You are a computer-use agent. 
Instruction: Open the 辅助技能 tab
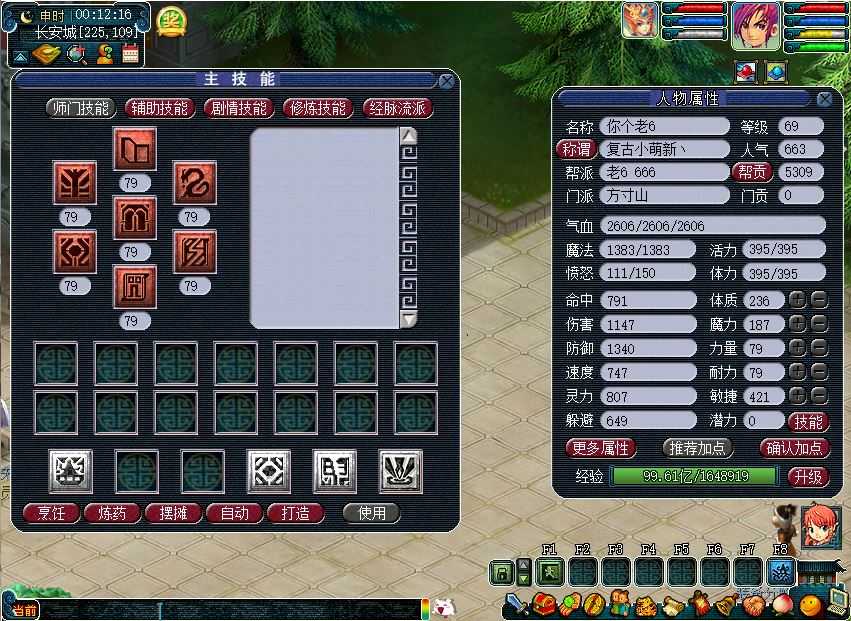tap(159, 108)
